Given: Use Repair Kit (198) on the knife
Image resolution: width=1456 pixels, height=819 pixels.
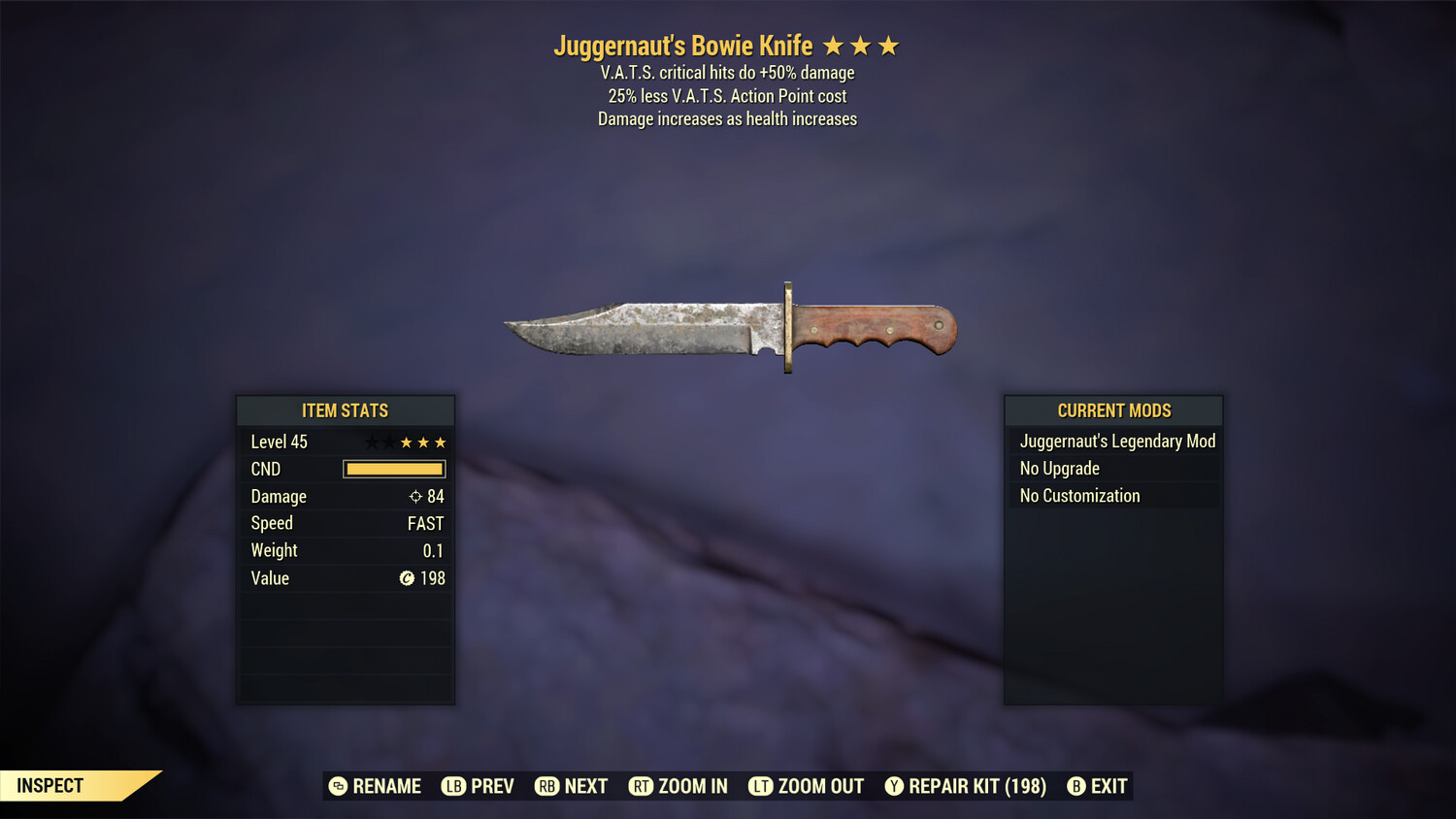Looking at the screenshot, I should point(966,786).
